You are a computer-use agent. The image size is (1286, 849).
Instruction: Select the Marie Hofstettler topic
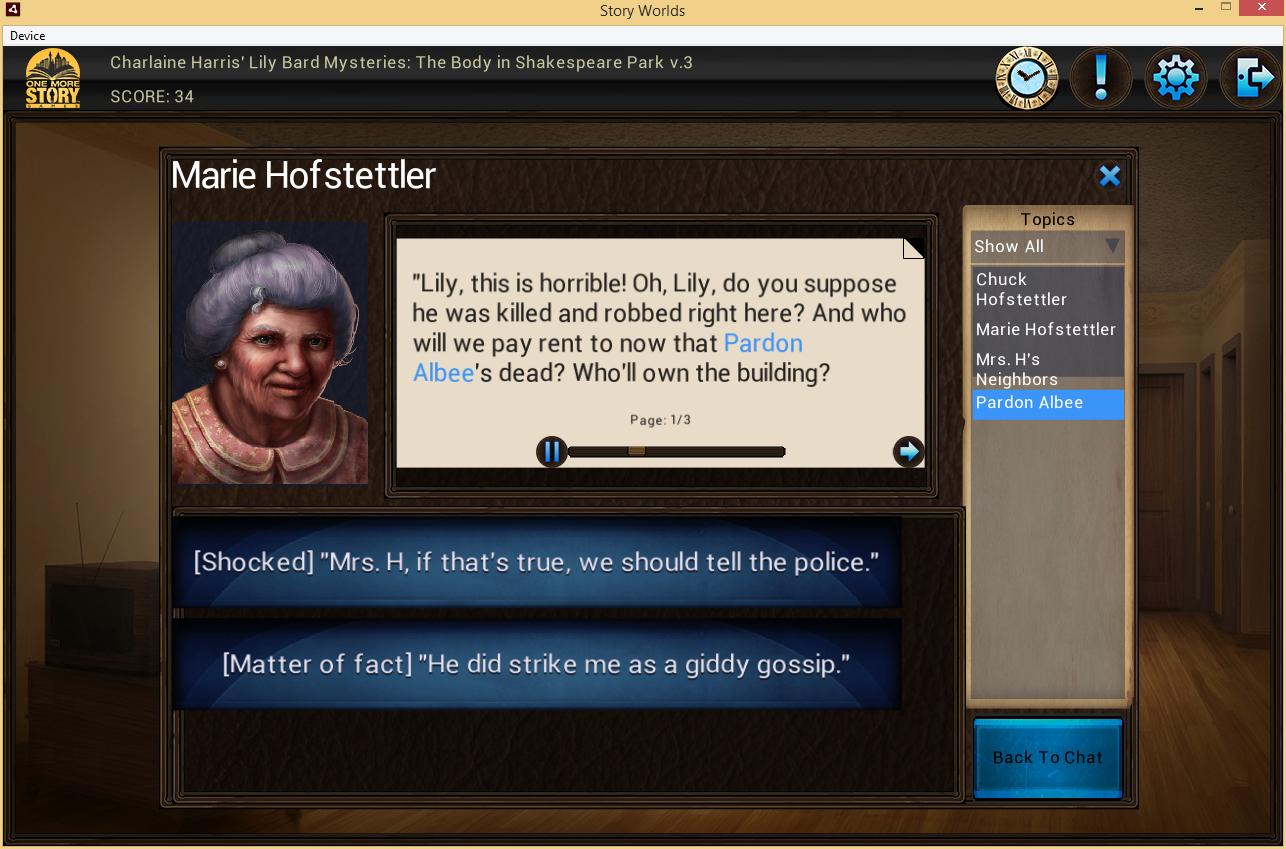(1047, 329)
